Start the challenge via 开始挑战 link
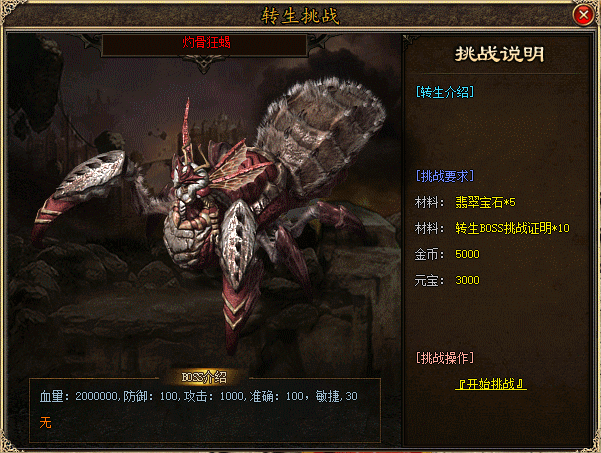 tap(491, 384)
